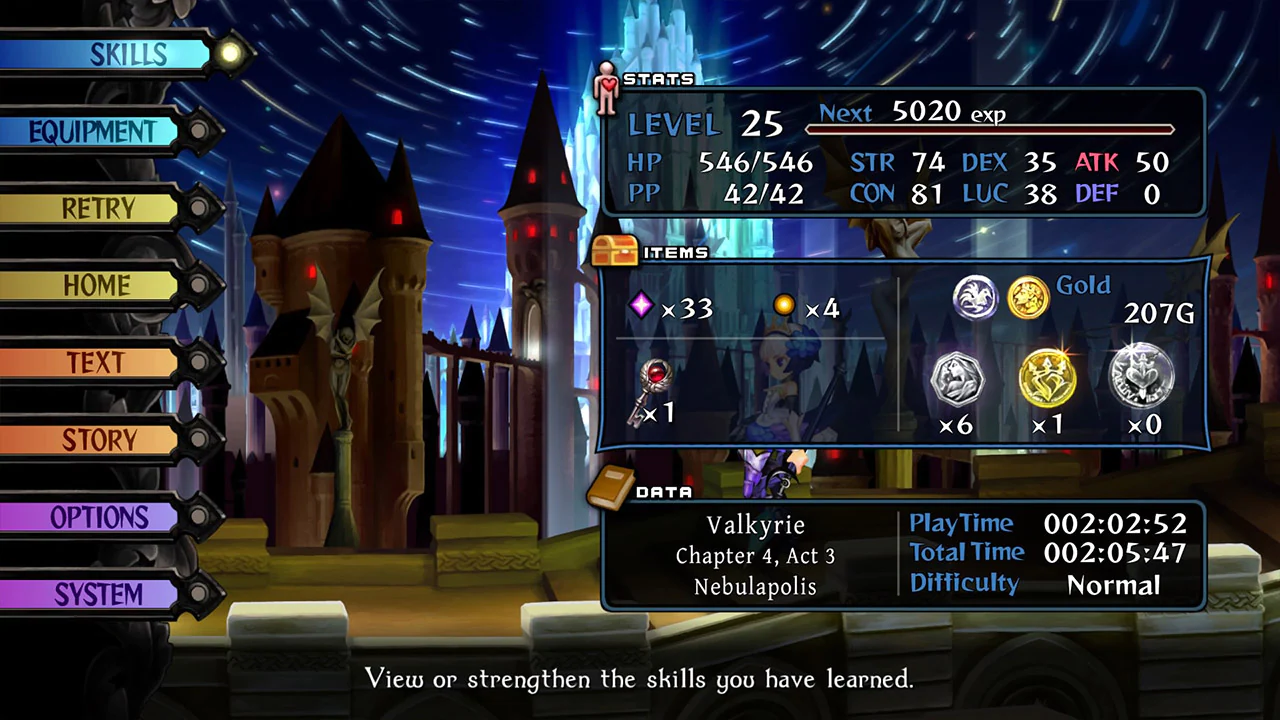Viewport: 1280px width, 720px height.
Task: Select the TEXT menu option
Action: [x=98, y=363]
